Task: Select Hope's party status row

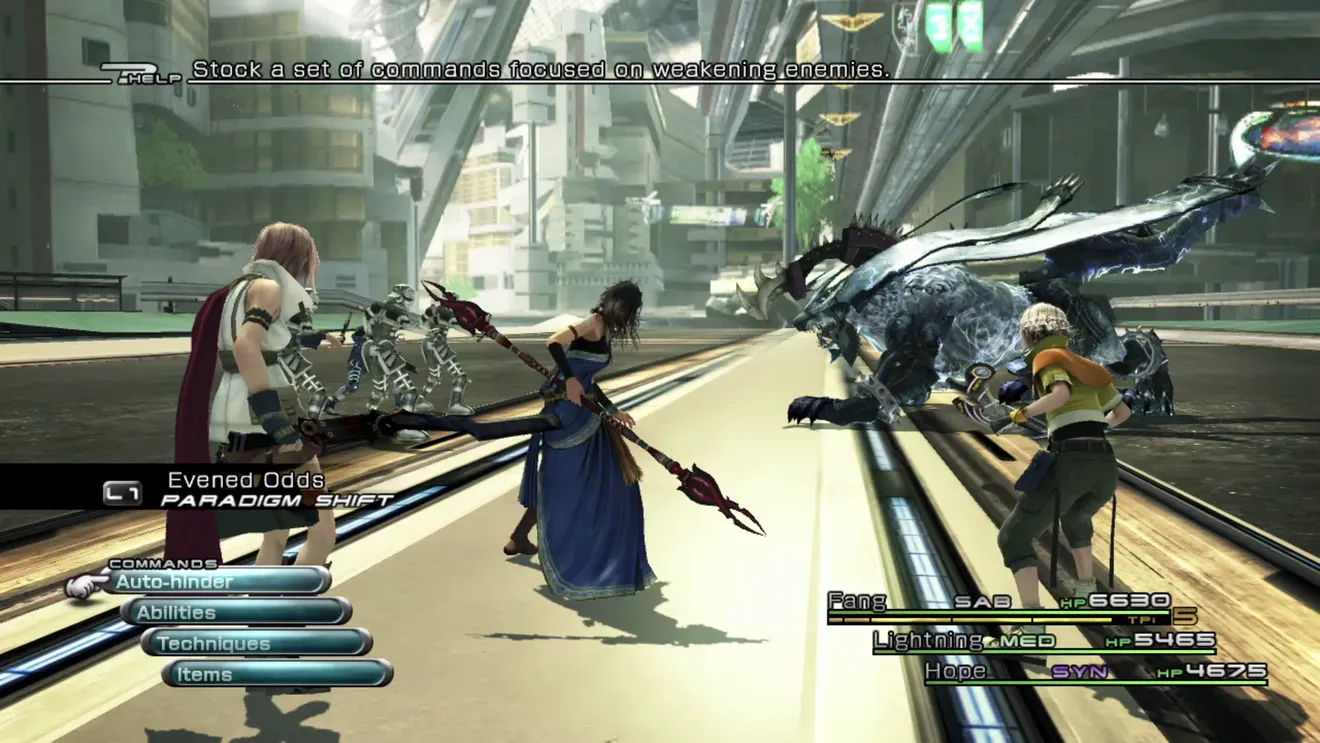Action: (x=1095, y=672)
